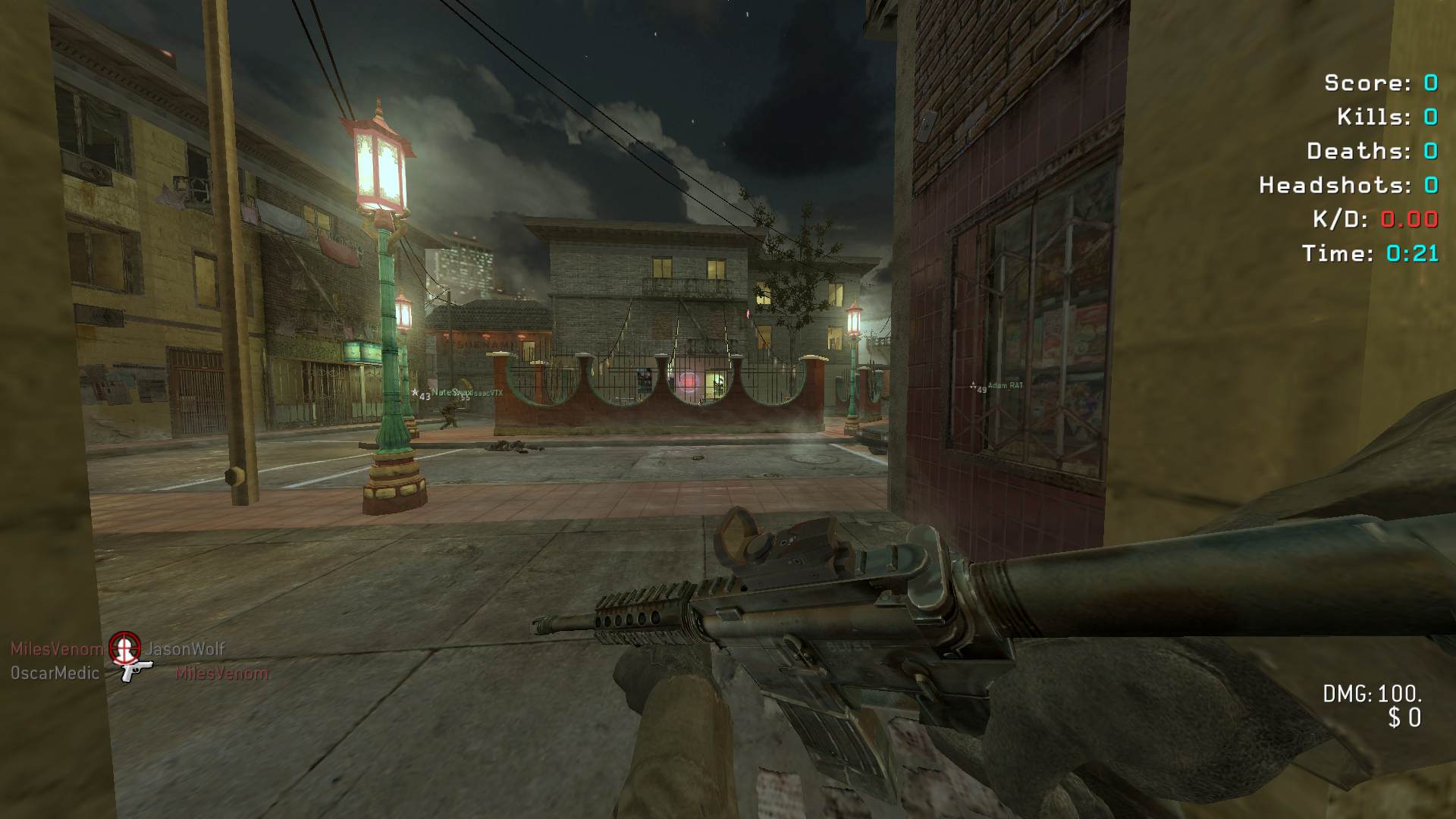Select OscarMedic in the kill feed
Viewport: 1456px width, 819px height.
[55, 673]
